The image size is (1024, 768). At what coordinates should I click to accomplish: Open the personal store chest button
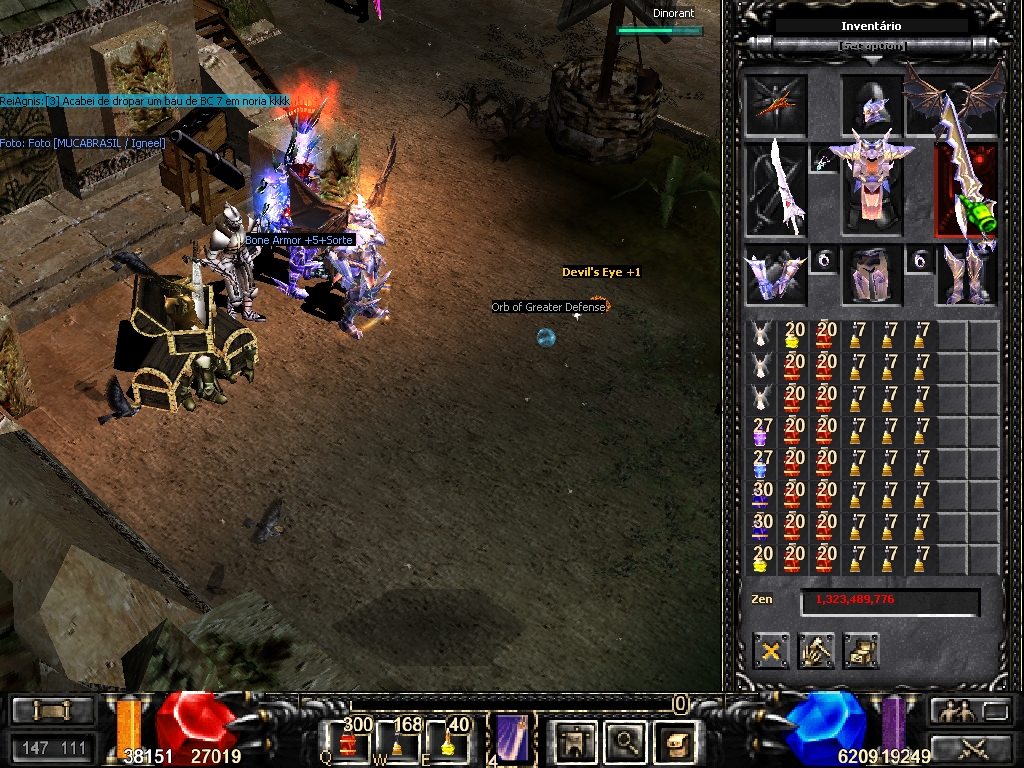861,651
